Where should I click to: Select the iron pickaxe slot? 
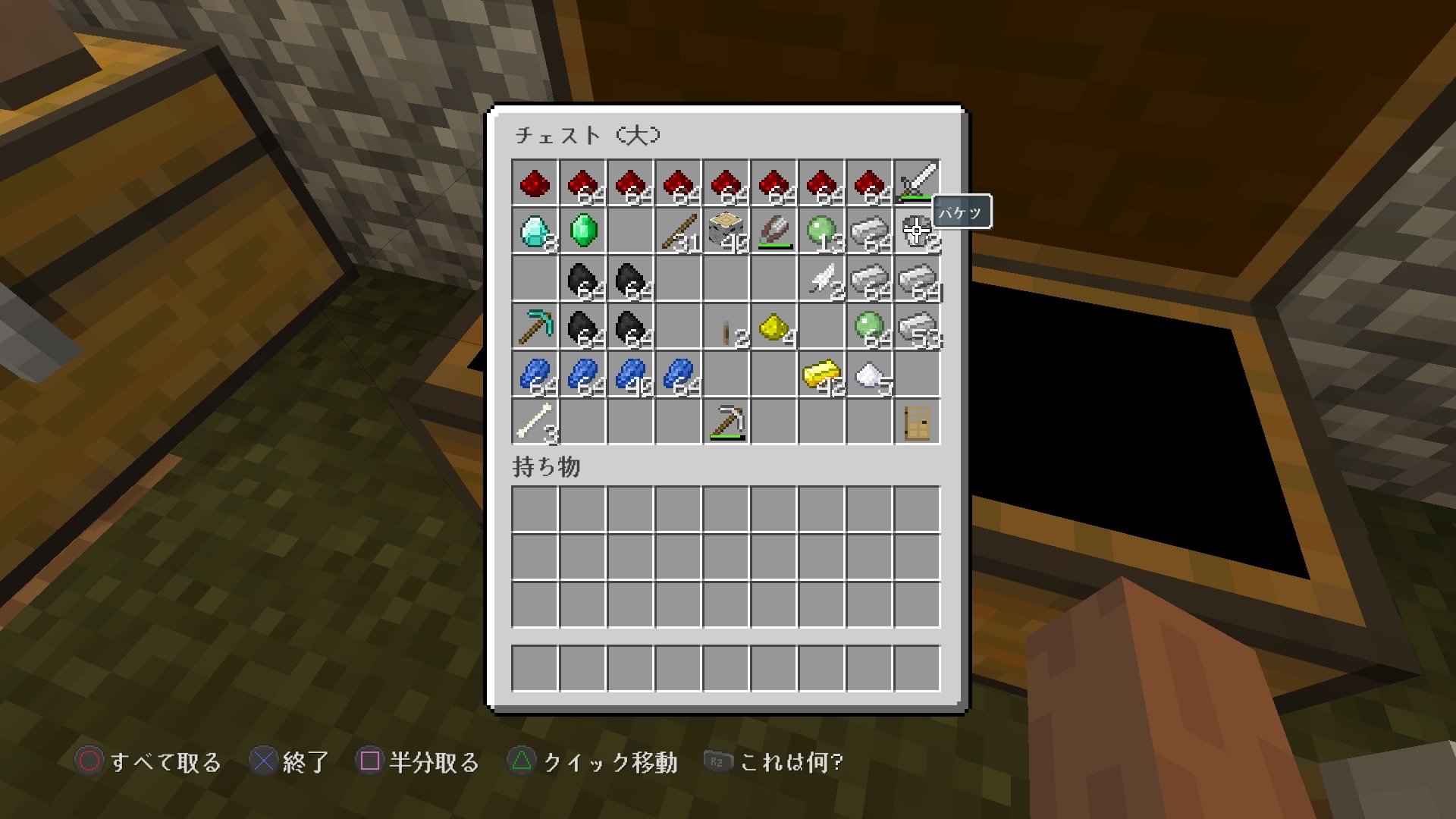point(726,422)
